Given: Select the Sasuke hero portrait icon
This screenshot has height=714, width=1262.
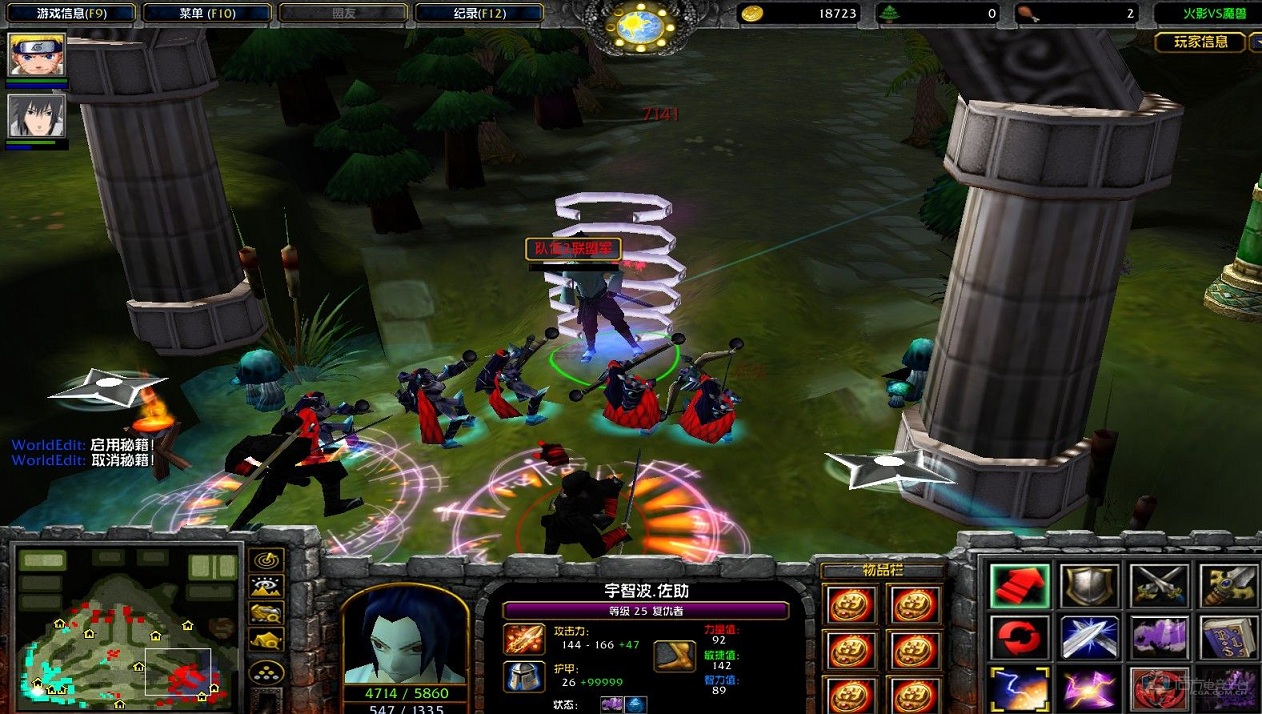Looking at the screenshot, I should pos(37,116).
